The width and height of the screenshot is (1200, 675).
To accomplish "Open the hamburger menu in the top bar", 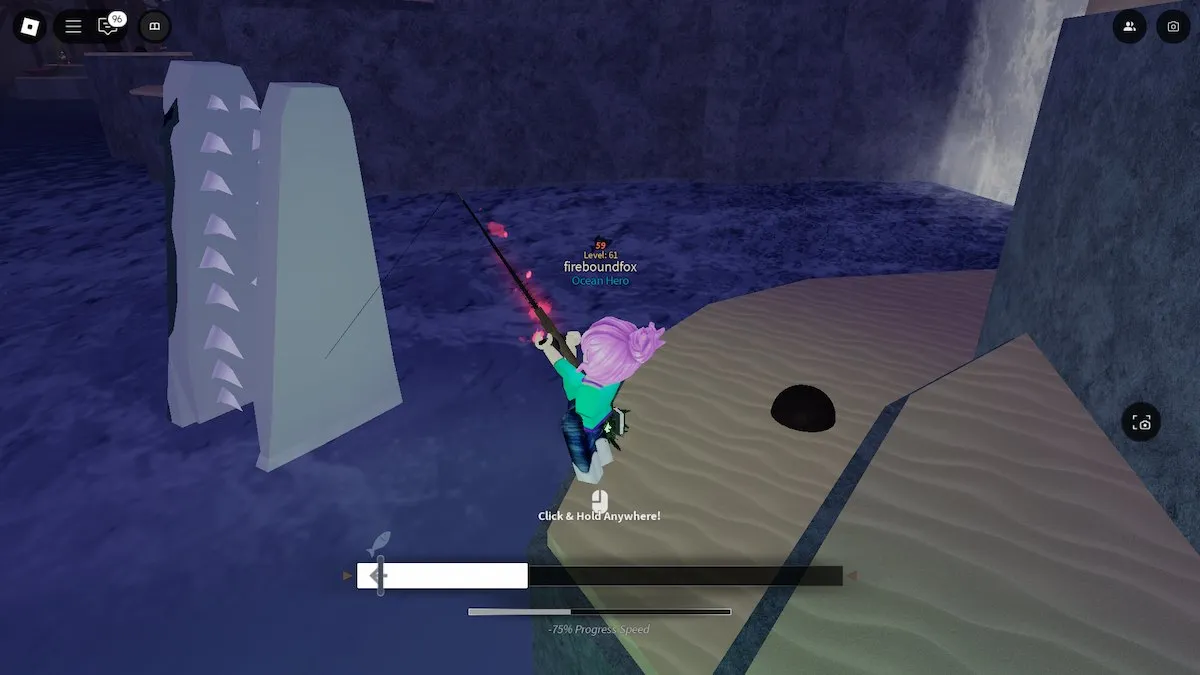I will 73,27.
